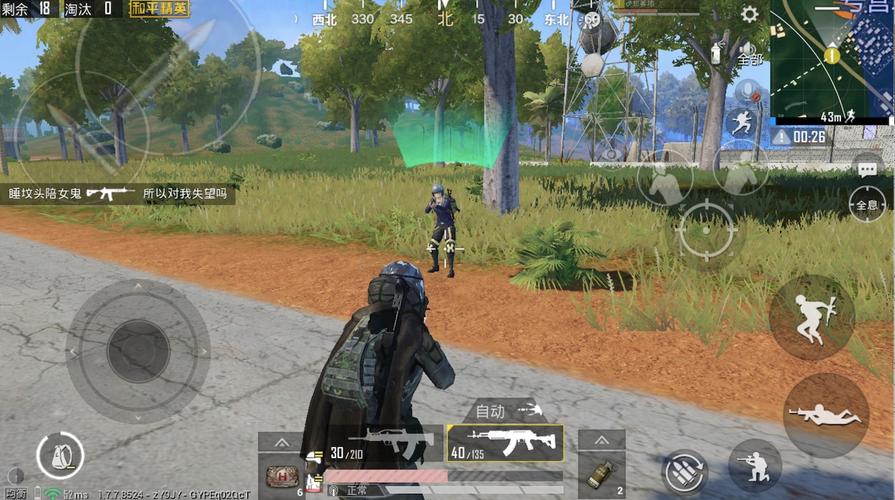Image resolution: width=895 pixels, height=500 pixels.
Task: Select the smoke grenade slot
Action: (602, 474)
